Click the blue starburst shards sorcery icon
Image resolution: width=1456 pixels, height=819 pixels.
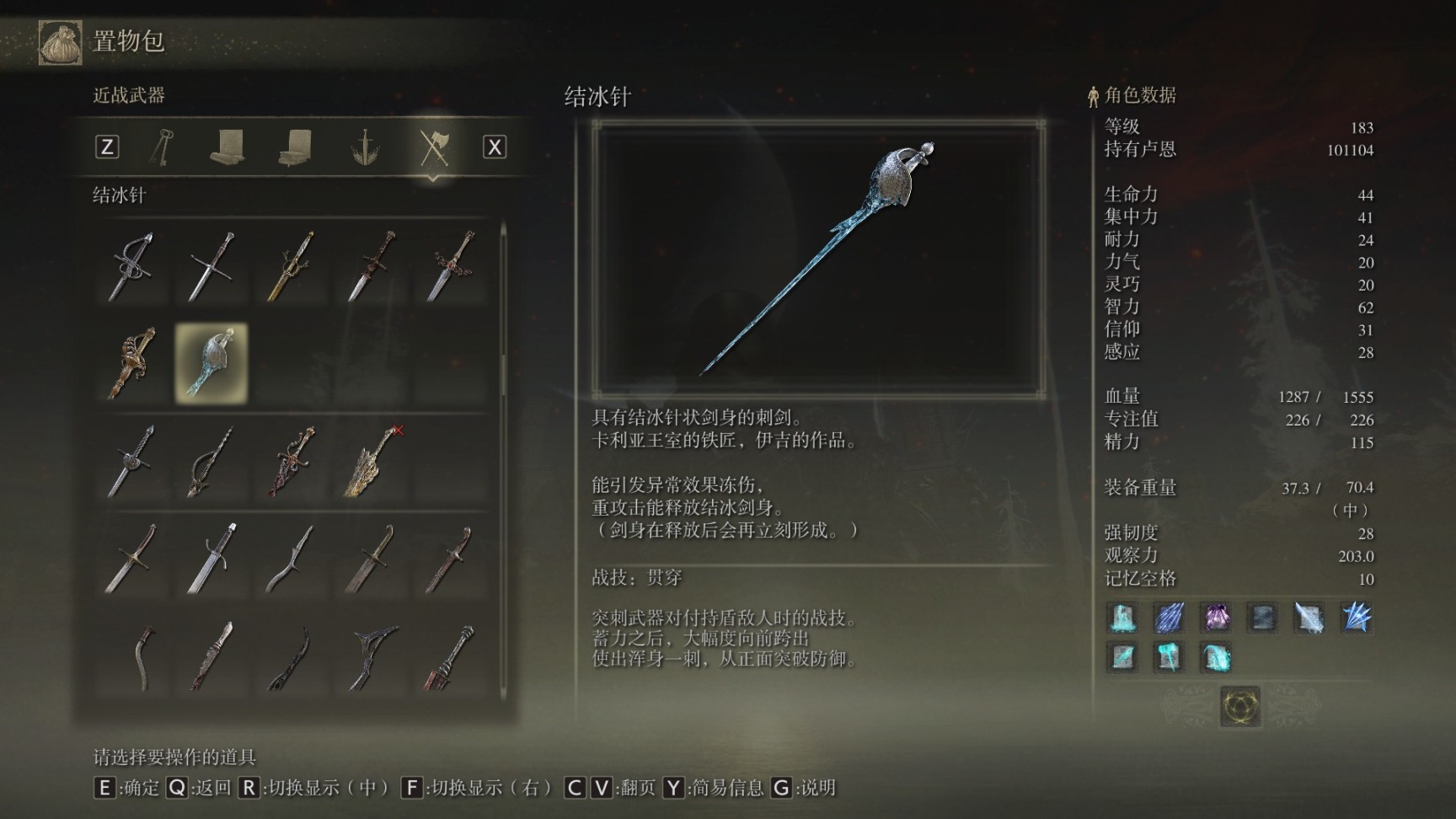point(1356,618)
